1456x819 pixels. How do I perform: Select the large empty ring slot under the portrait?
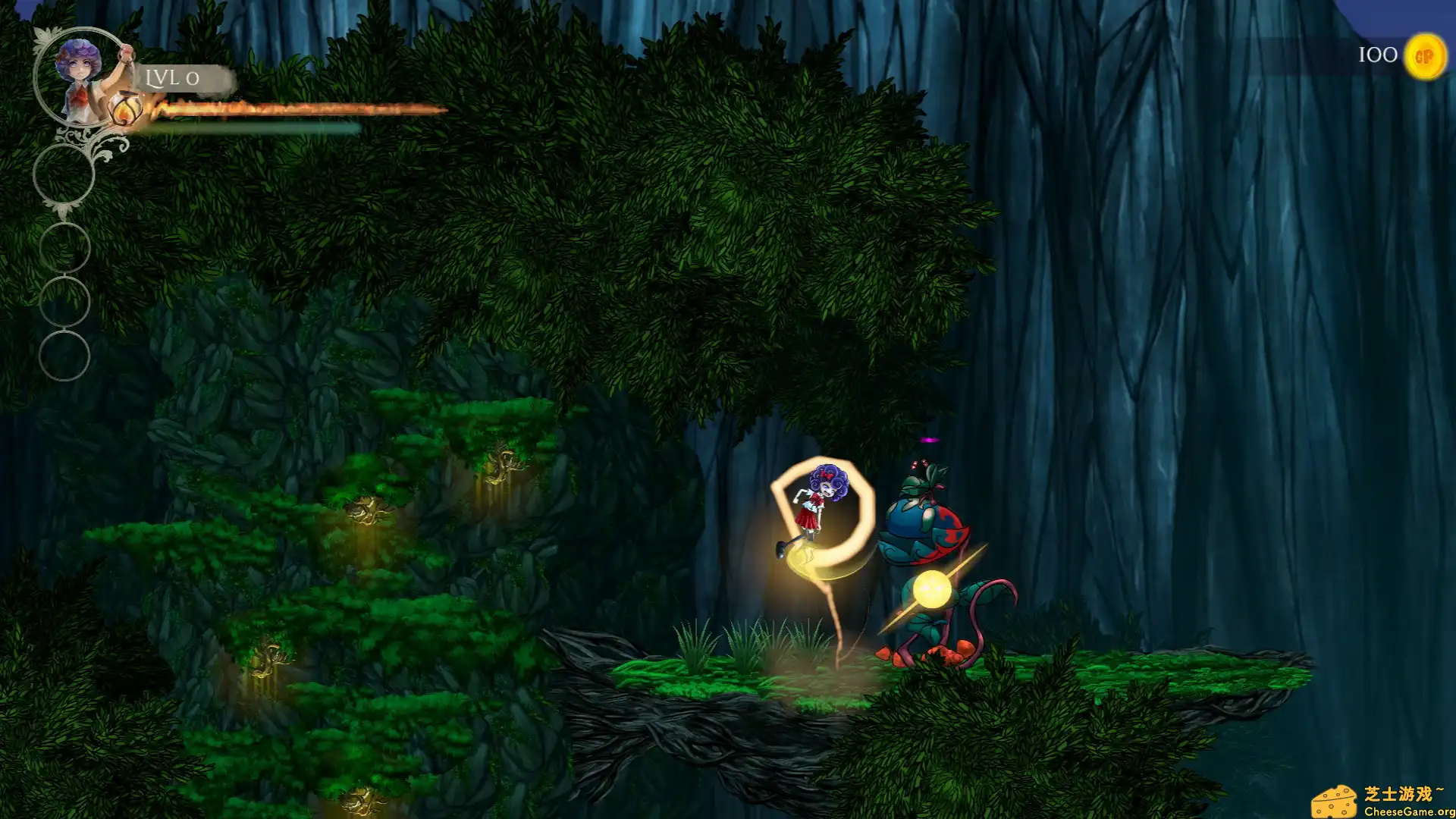(x=64, y=174)
